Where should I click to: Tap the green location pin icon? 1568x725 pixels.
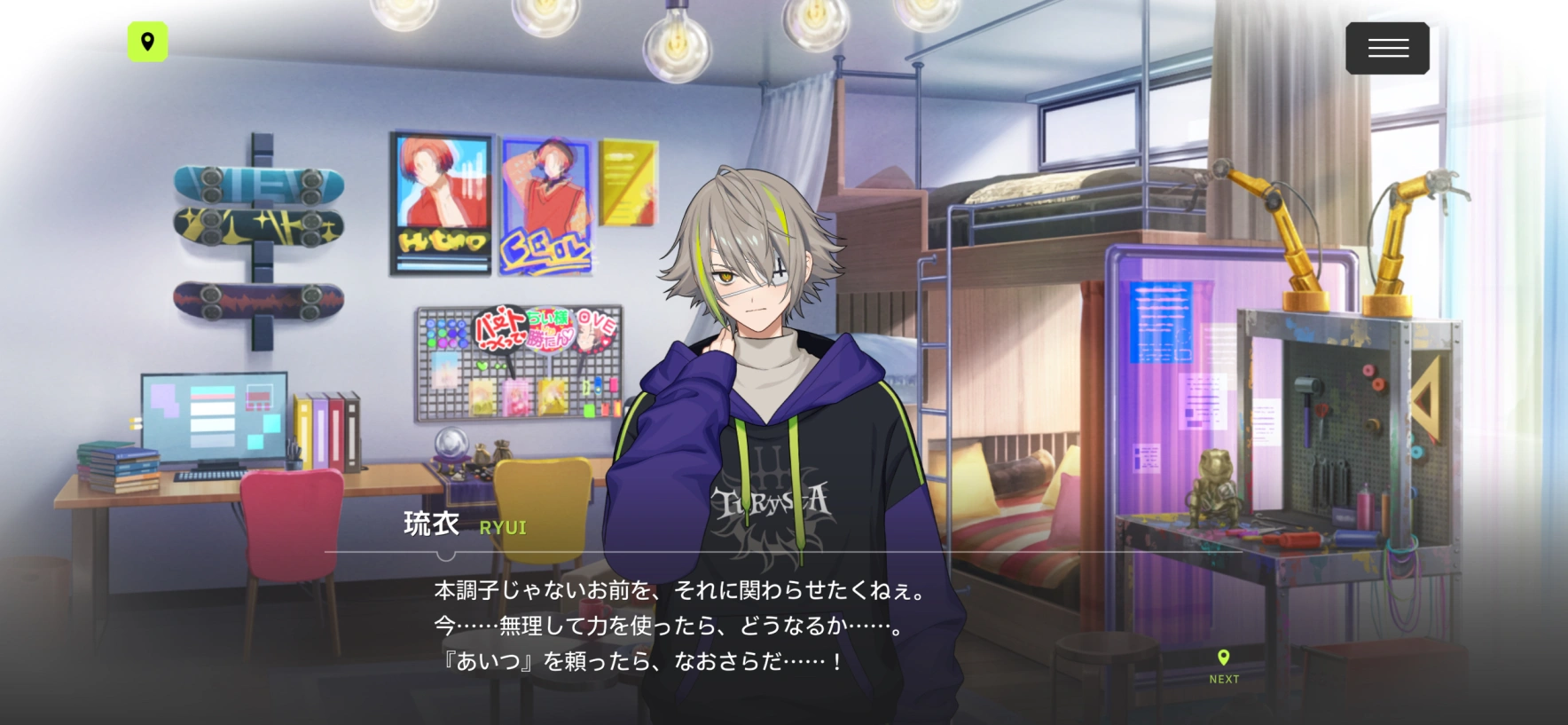click(x=147, y=42)
